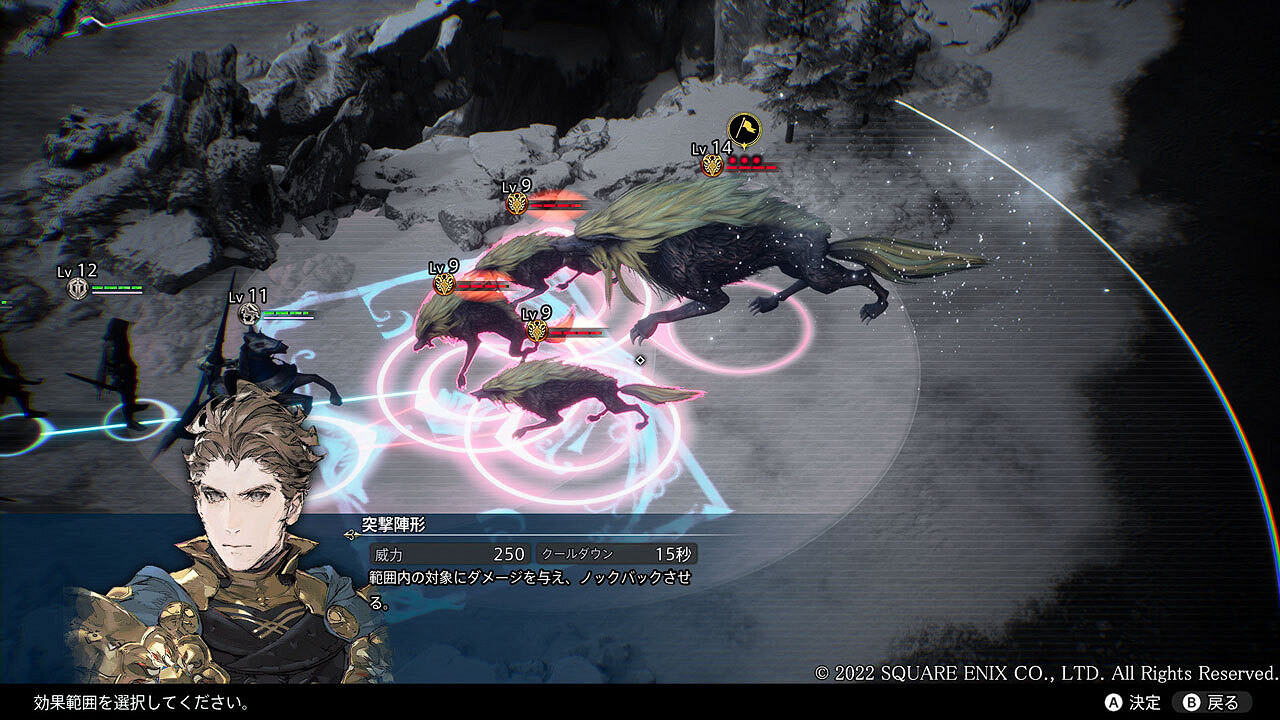Image resolution: width=1280 pixels, height=720 pixels.
Task: Select the Lv 14 enemy unit badge
Action: [x=712, y=165]
